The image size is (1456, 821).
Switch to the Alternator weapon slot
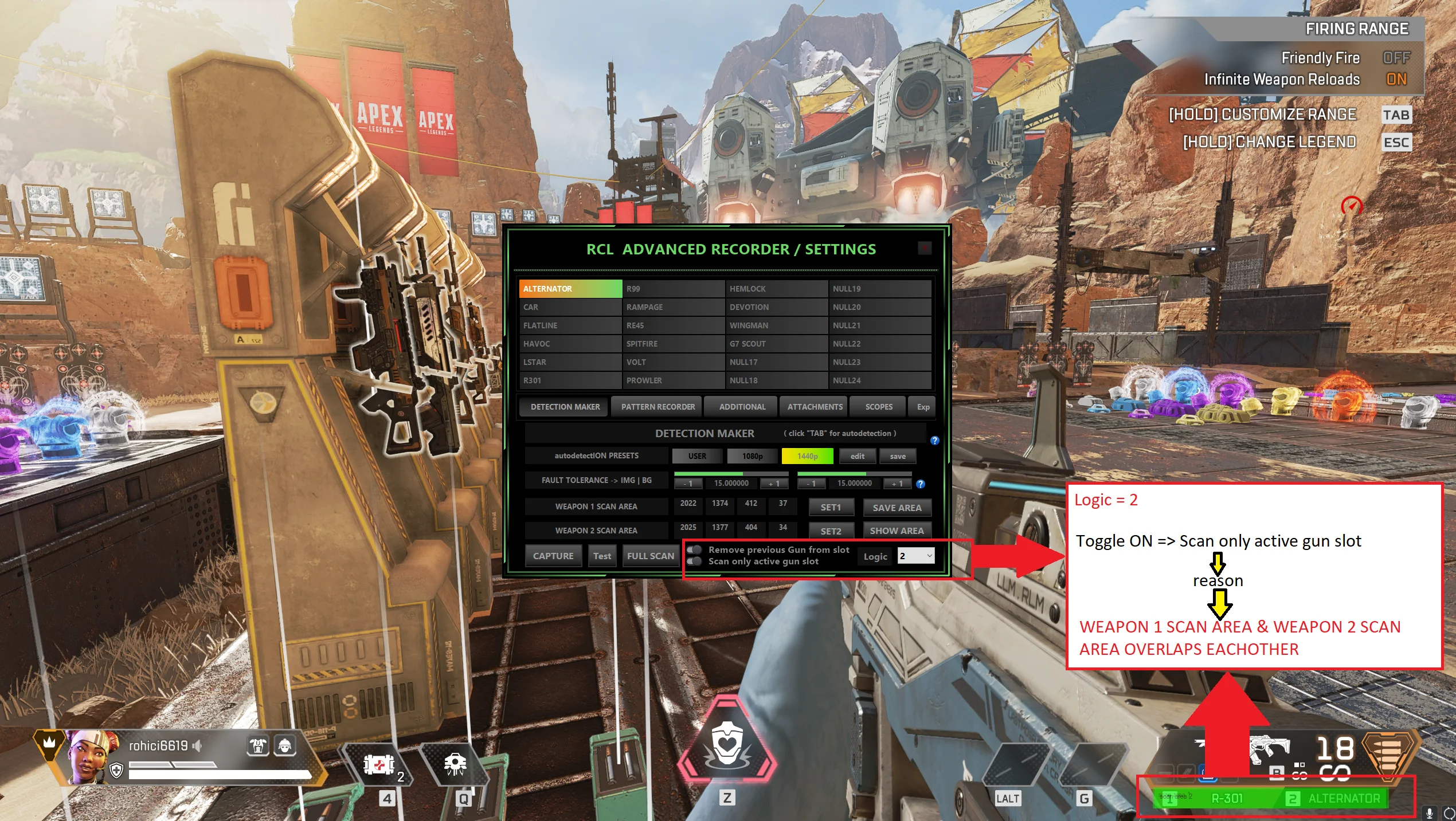pos(1336,798)
